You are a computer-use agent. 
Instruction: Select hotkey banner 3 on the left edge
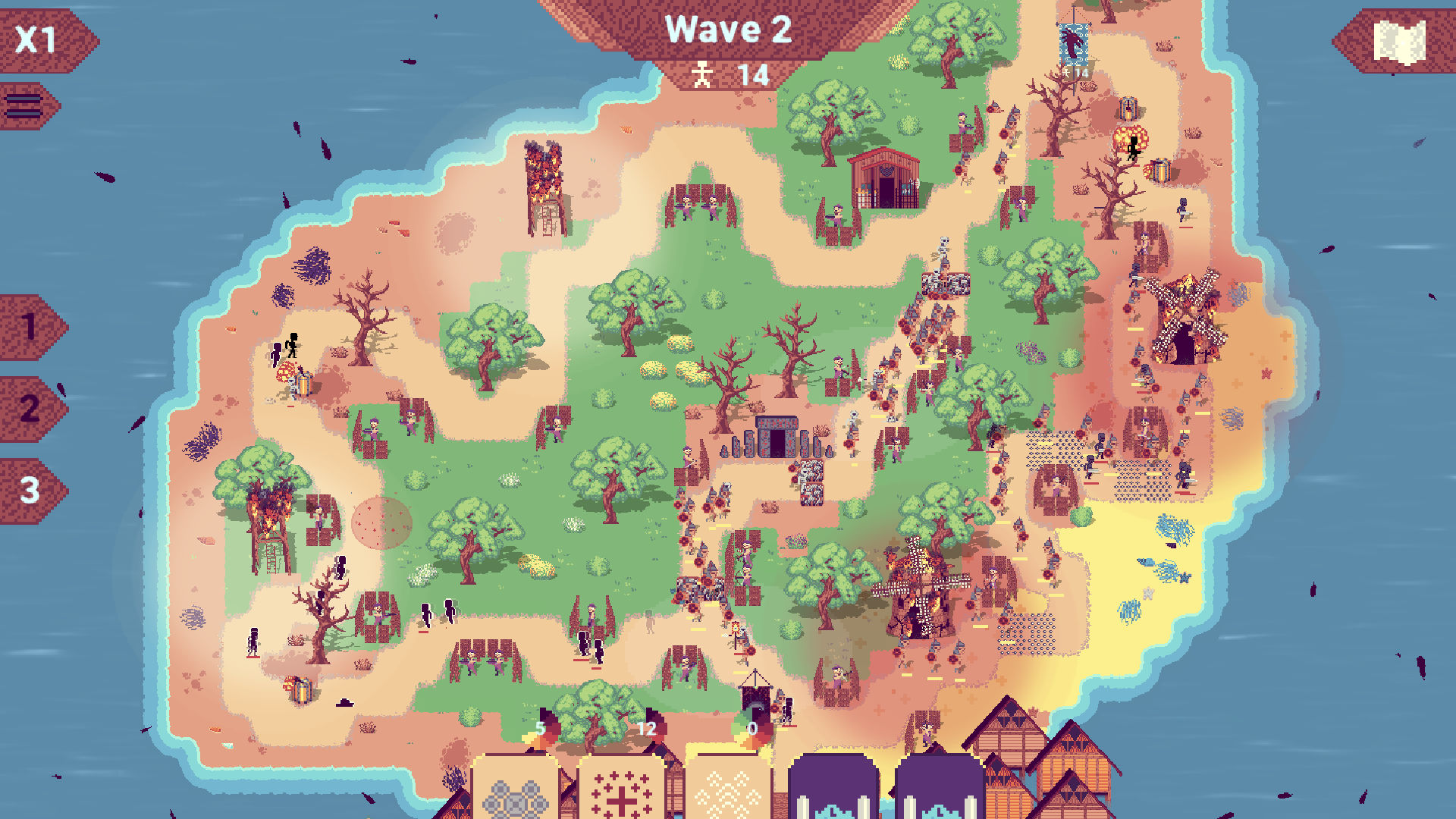tap(29, 489)
